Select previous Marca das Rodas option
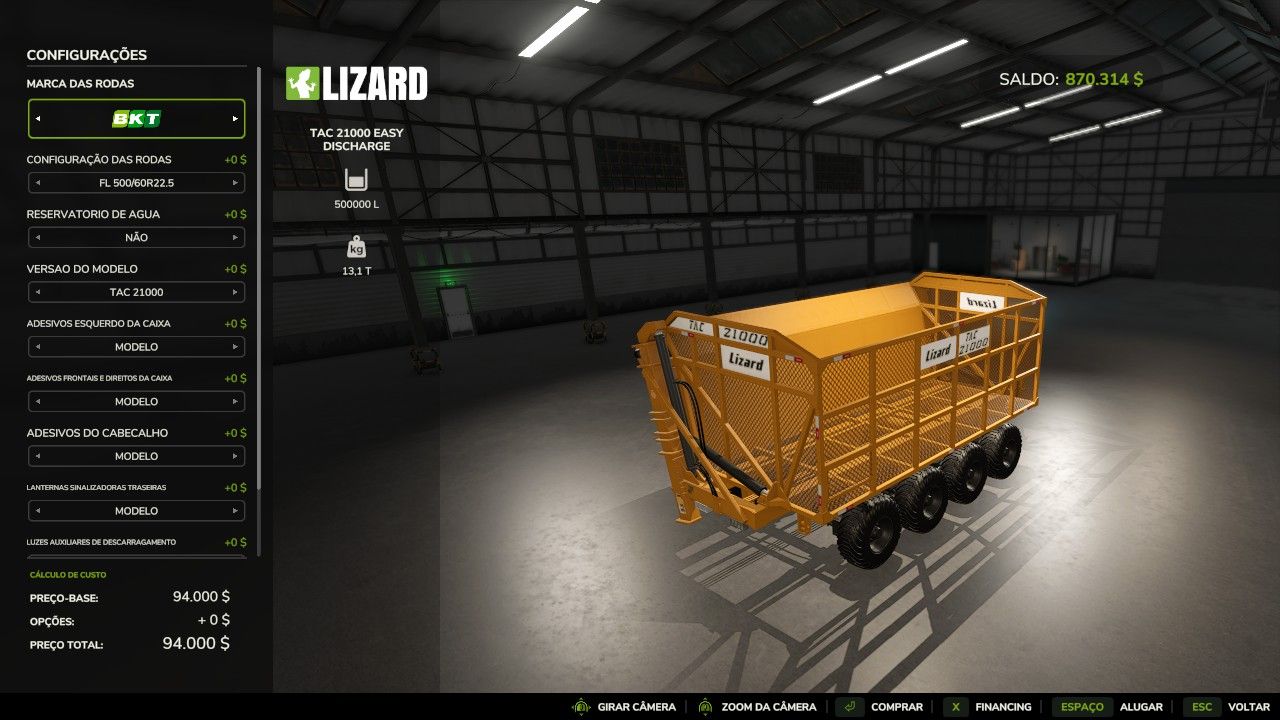Image resolution: width=1280 pixels, height=720 pixels. point(36,118)
